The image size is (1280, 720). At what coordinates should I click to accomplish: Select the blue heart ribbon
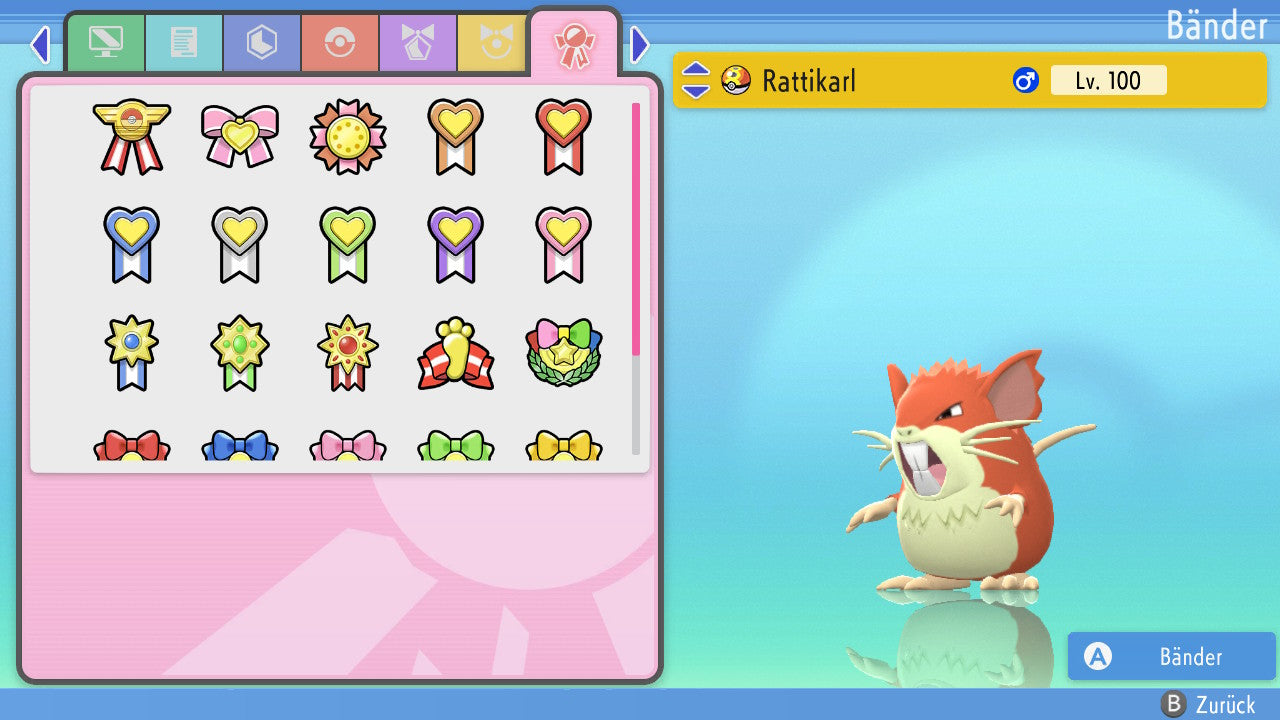(132, 244)
